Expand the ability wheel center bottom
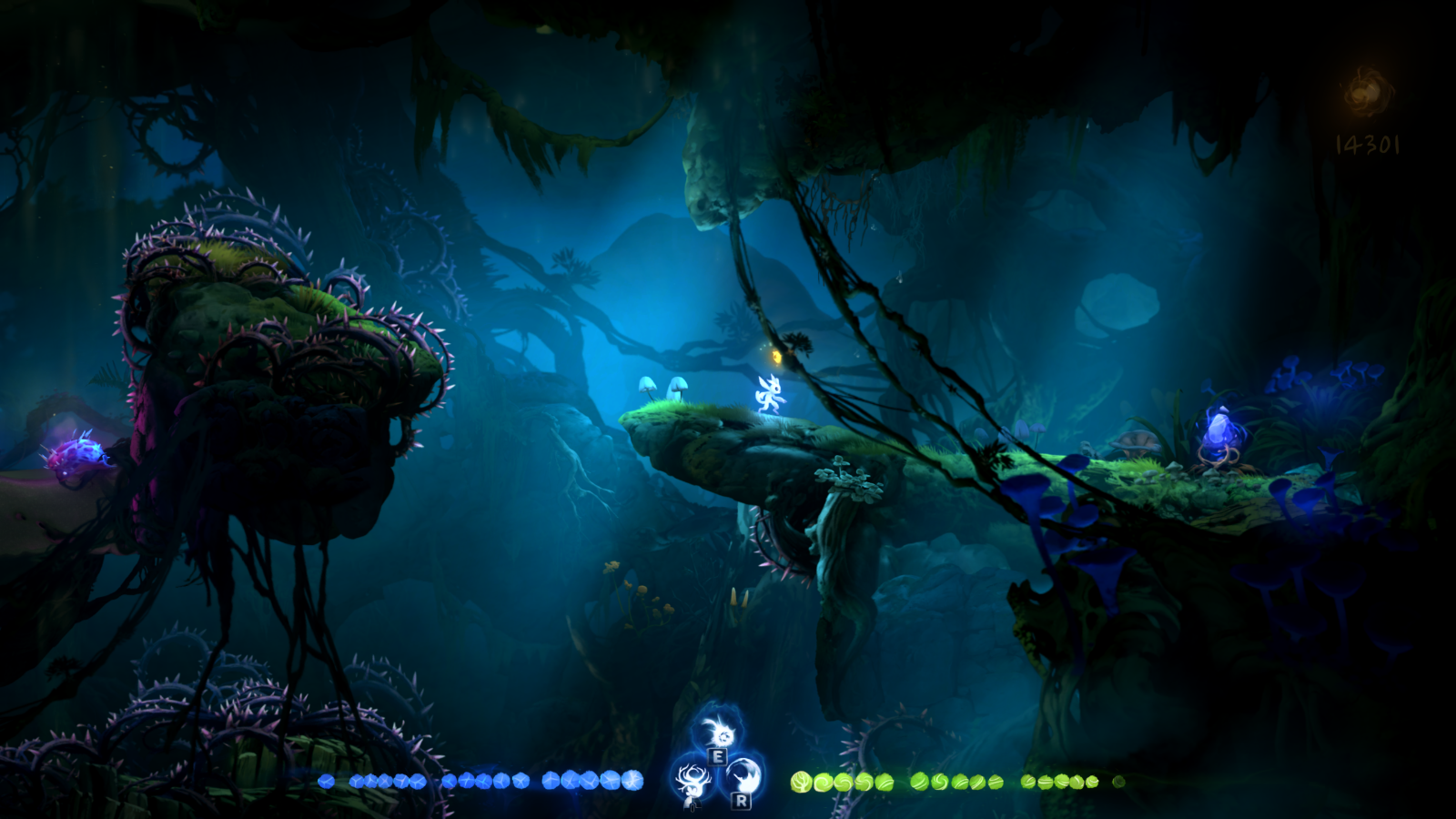This screenshot has width=1456, height=819. click(718, 764)
